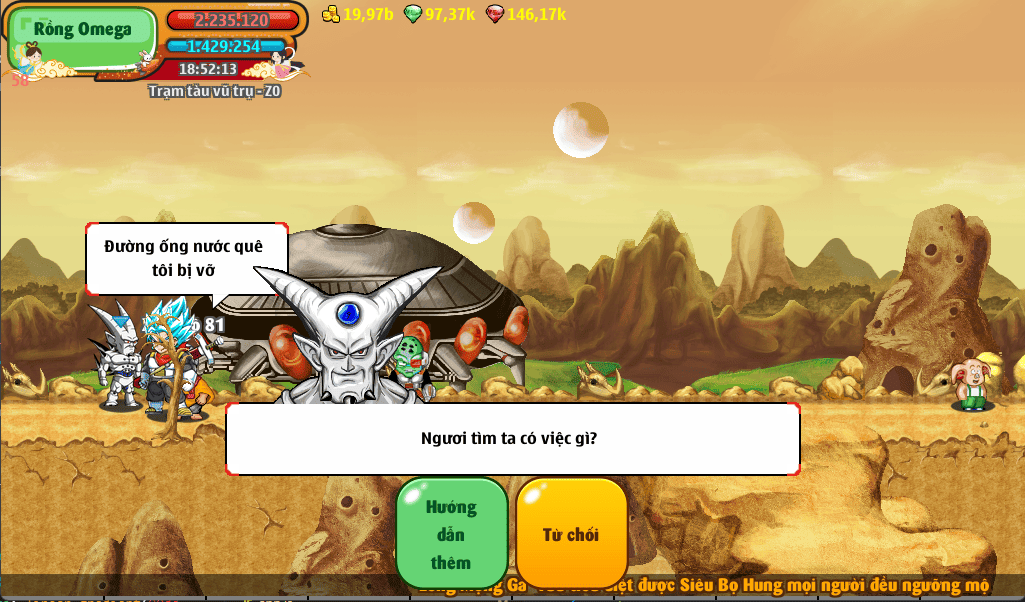Open the Rồng Omega character panel
The height and width of the screenshot is (602, 1025).
[x=83, y=38]
